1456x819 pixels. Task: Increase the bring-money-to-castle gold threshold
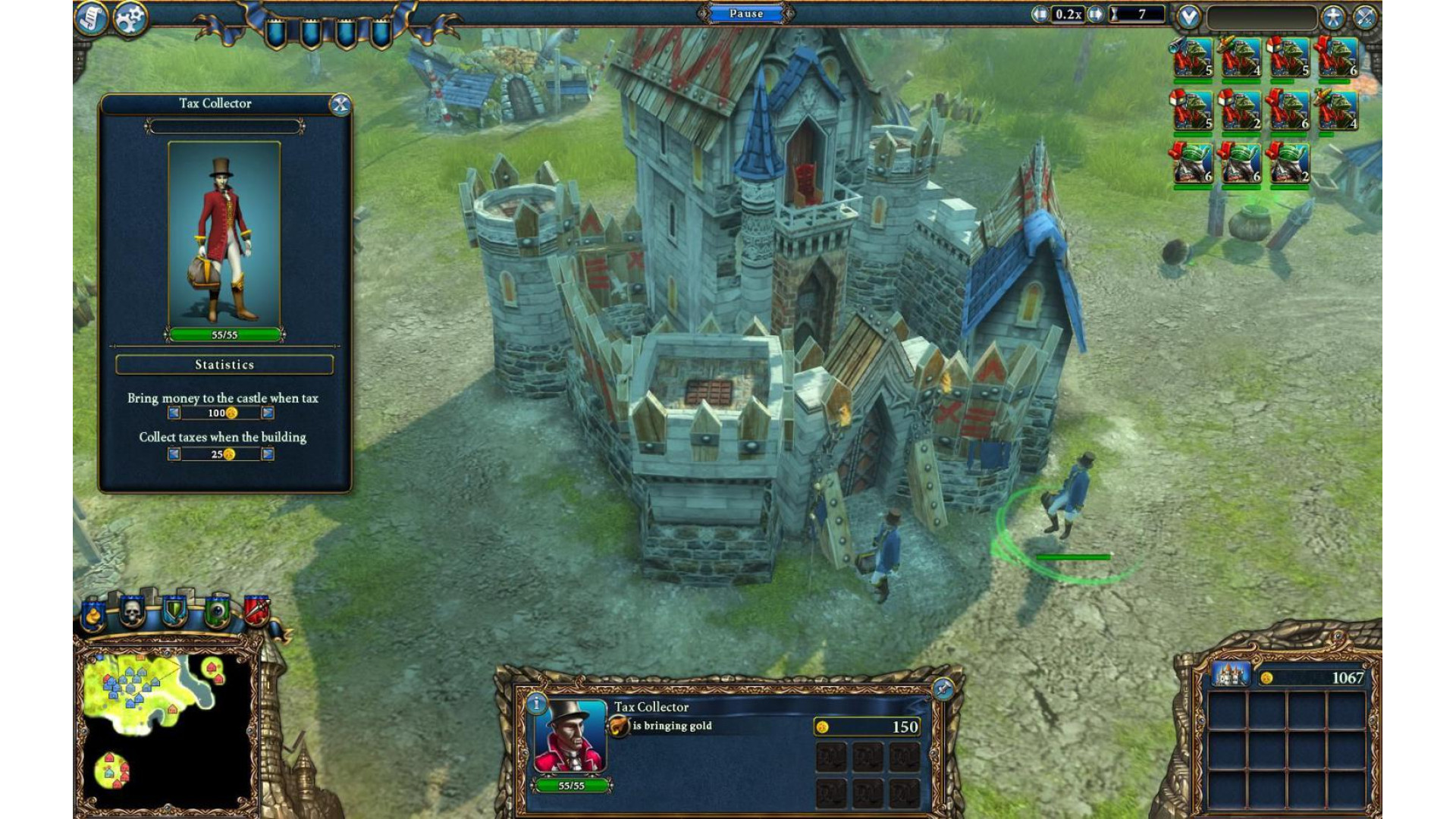click(268, 413)
